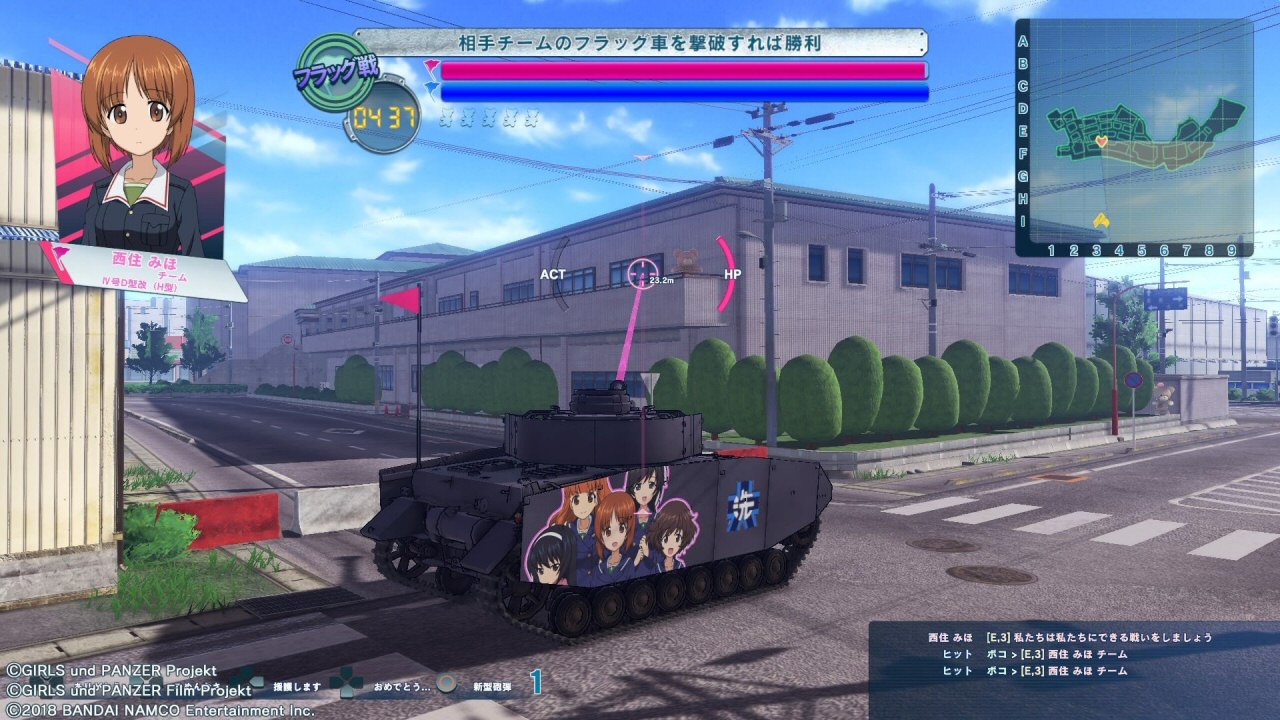Click the first Boko bear counter under the timer
The image size is (1280, 720).
448,119
